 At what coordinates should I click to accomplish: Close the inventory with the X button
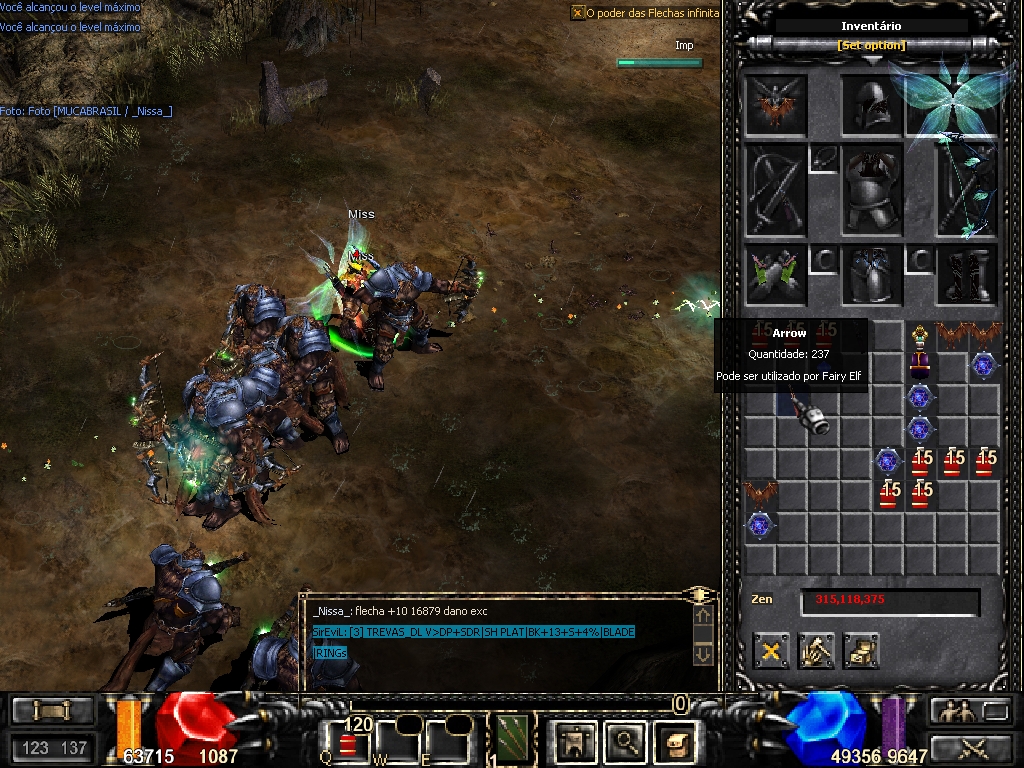(771, 651)
